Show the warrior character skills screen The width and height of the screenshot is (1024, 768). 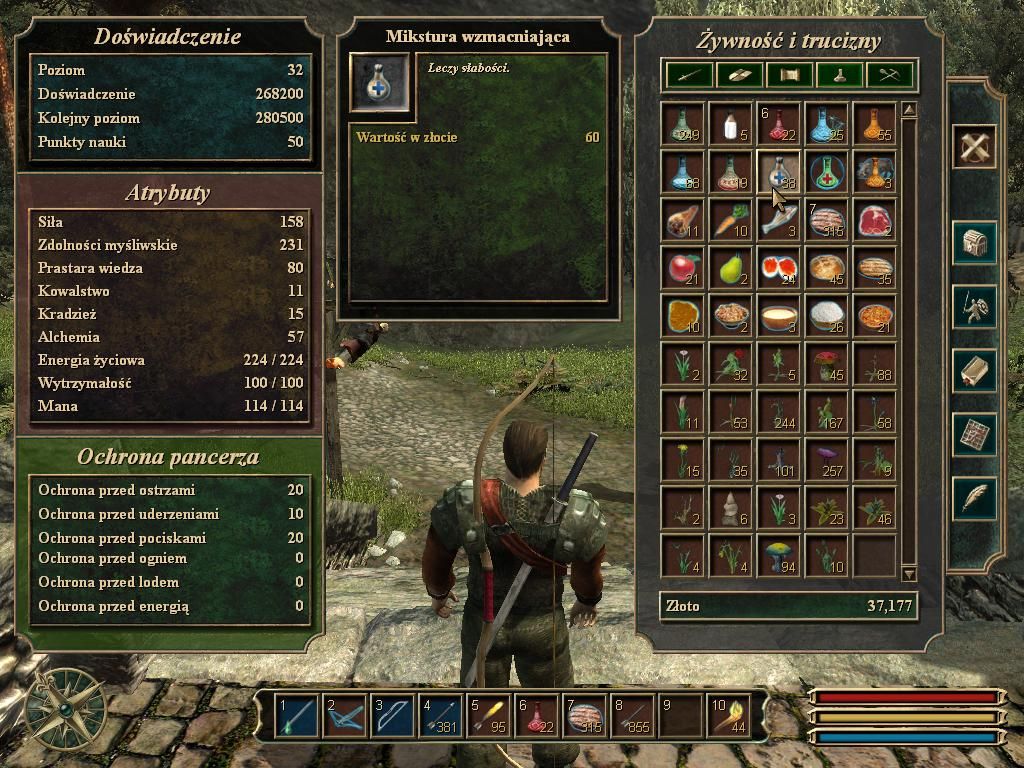click(974, 307)
